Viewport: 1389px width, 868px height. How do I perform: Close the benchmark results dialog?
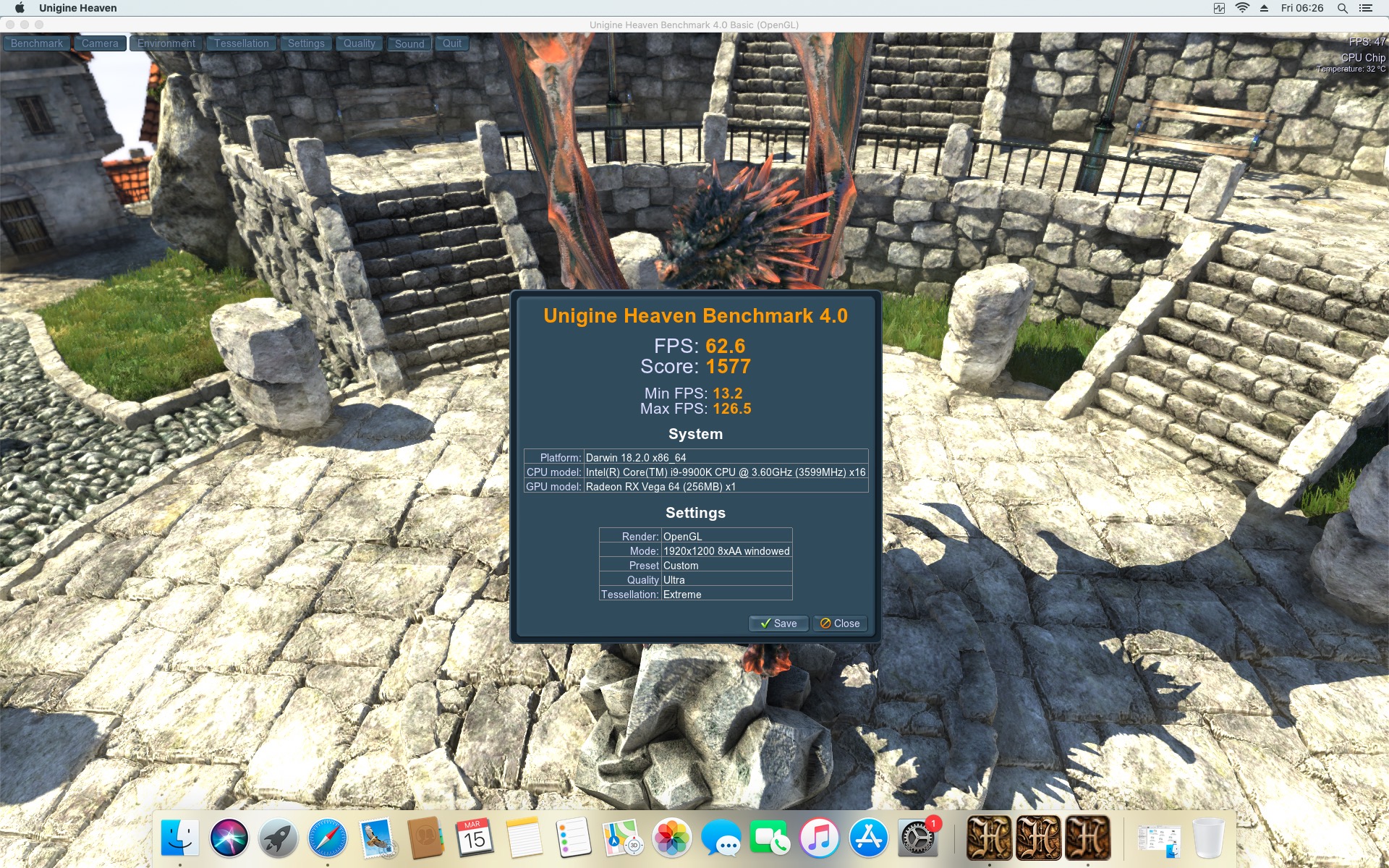pos(840,624)
